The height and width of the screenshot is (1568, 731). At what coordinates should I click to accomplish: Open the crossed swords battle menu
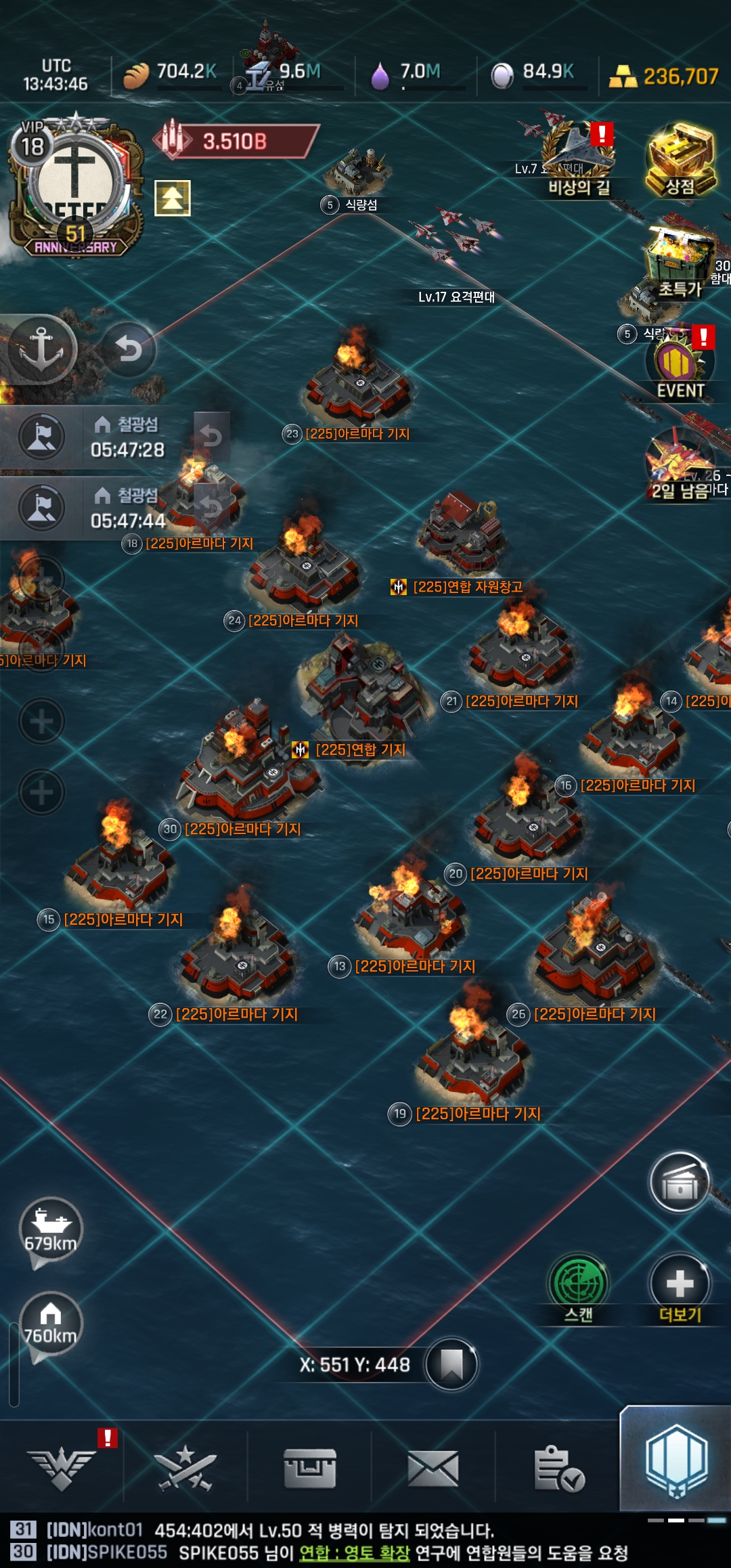[x=185, y=1468]
